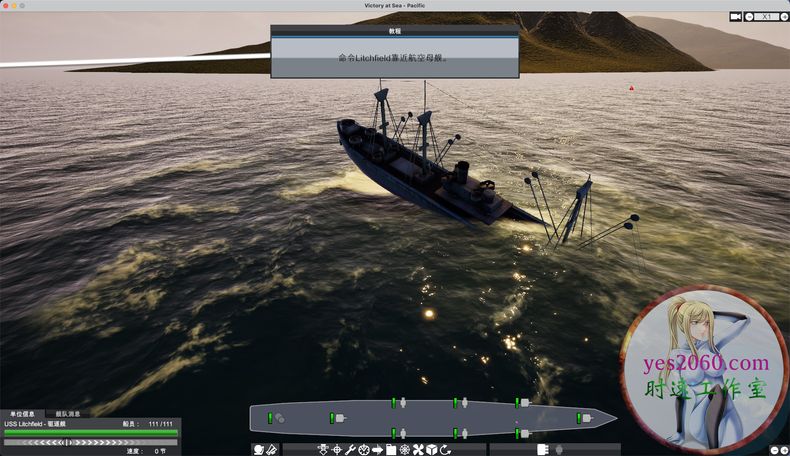Select the wrench repair command icon

[x=350, y=449]
